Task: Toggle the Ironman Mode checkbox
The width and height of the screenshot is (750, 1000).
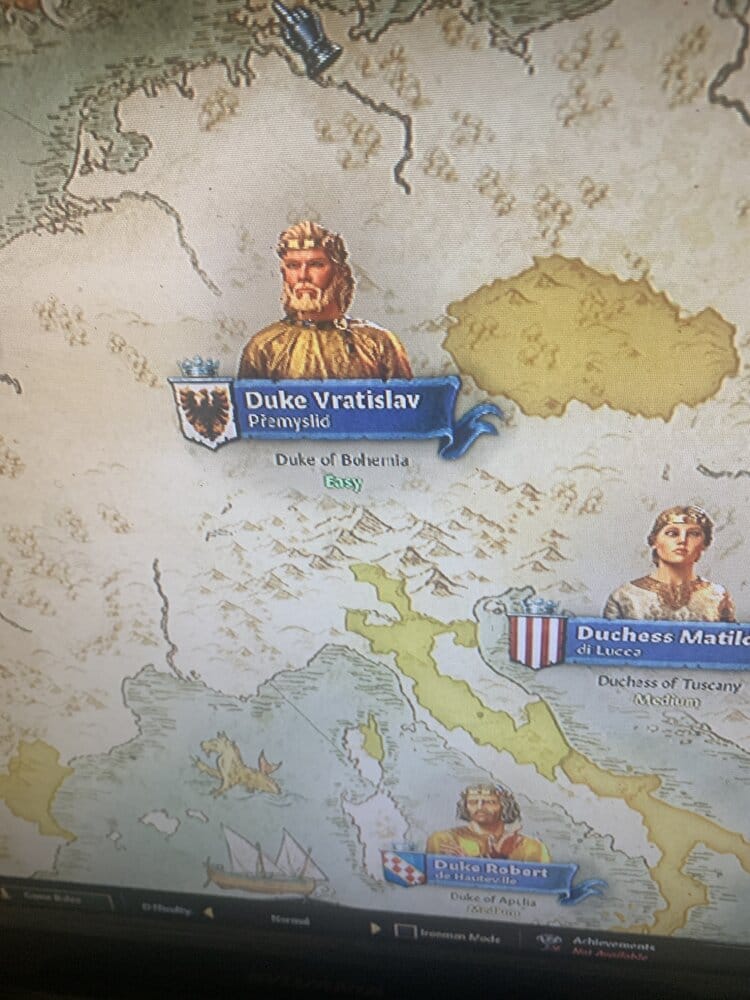Action: coord(405,934)
